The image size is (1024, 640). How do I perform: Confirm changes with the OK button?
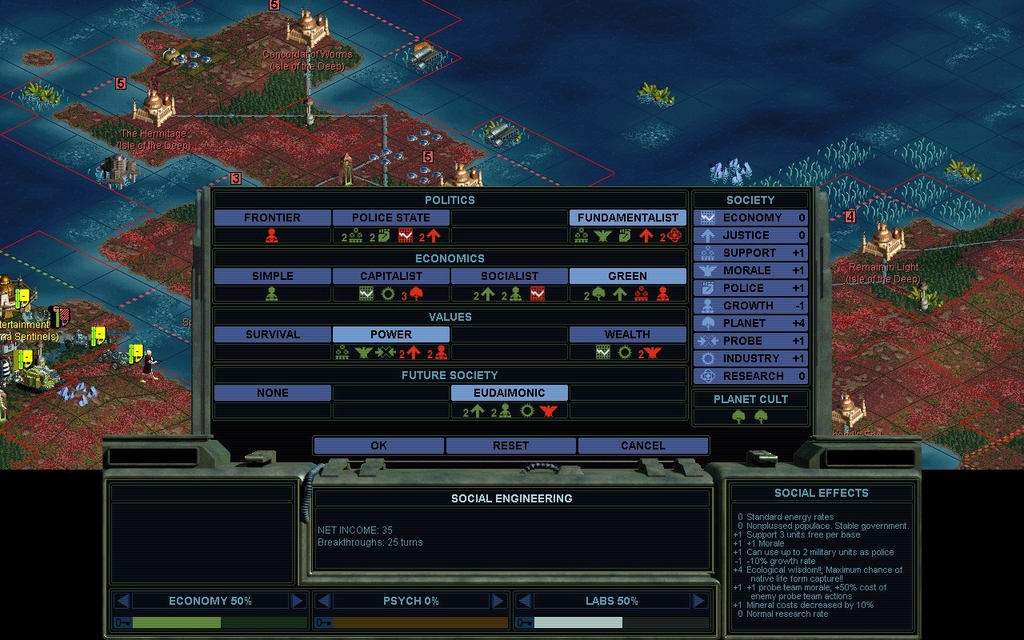coord(378,446)
